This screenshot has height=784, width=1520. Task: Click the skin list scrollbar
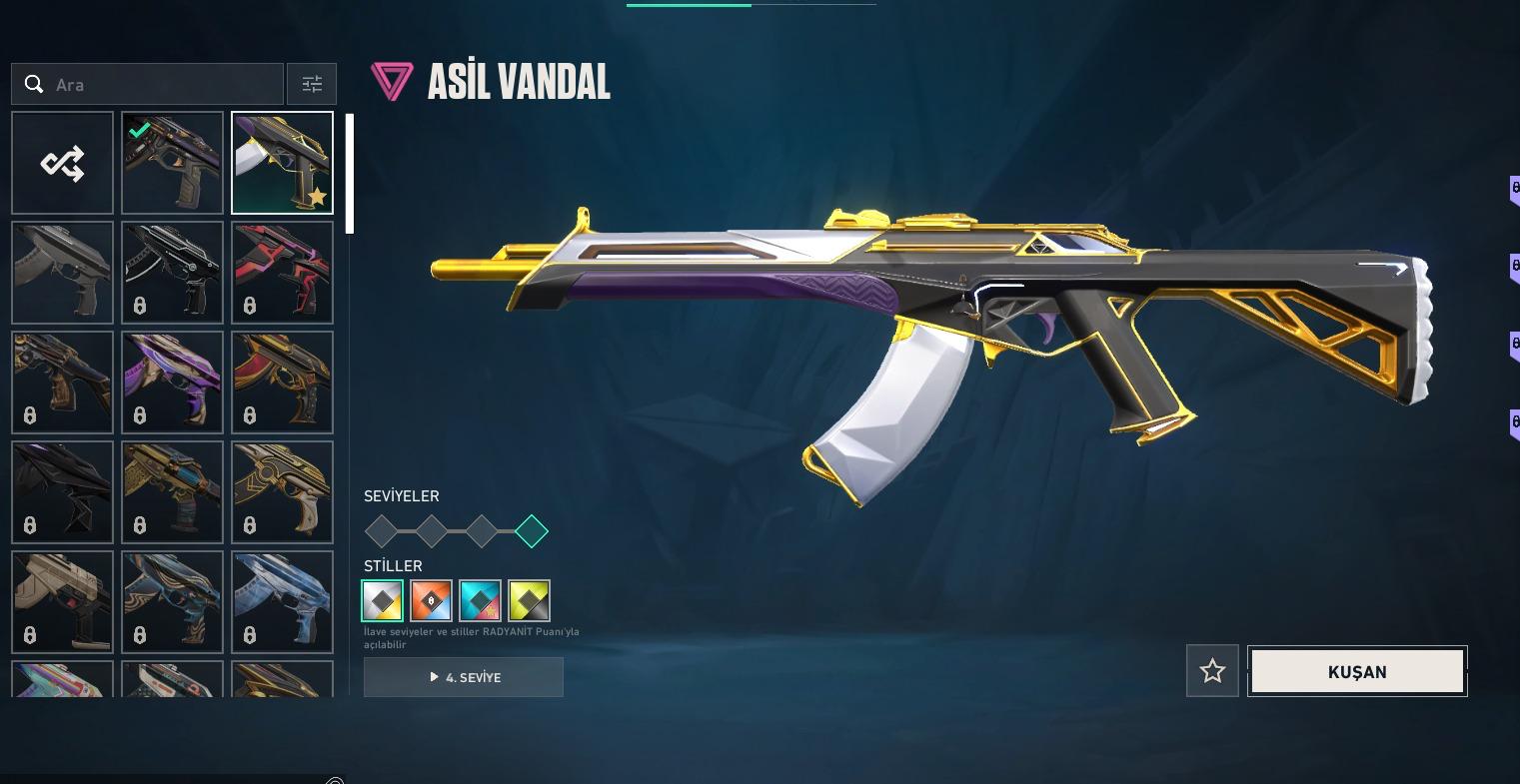pos(350,174)
